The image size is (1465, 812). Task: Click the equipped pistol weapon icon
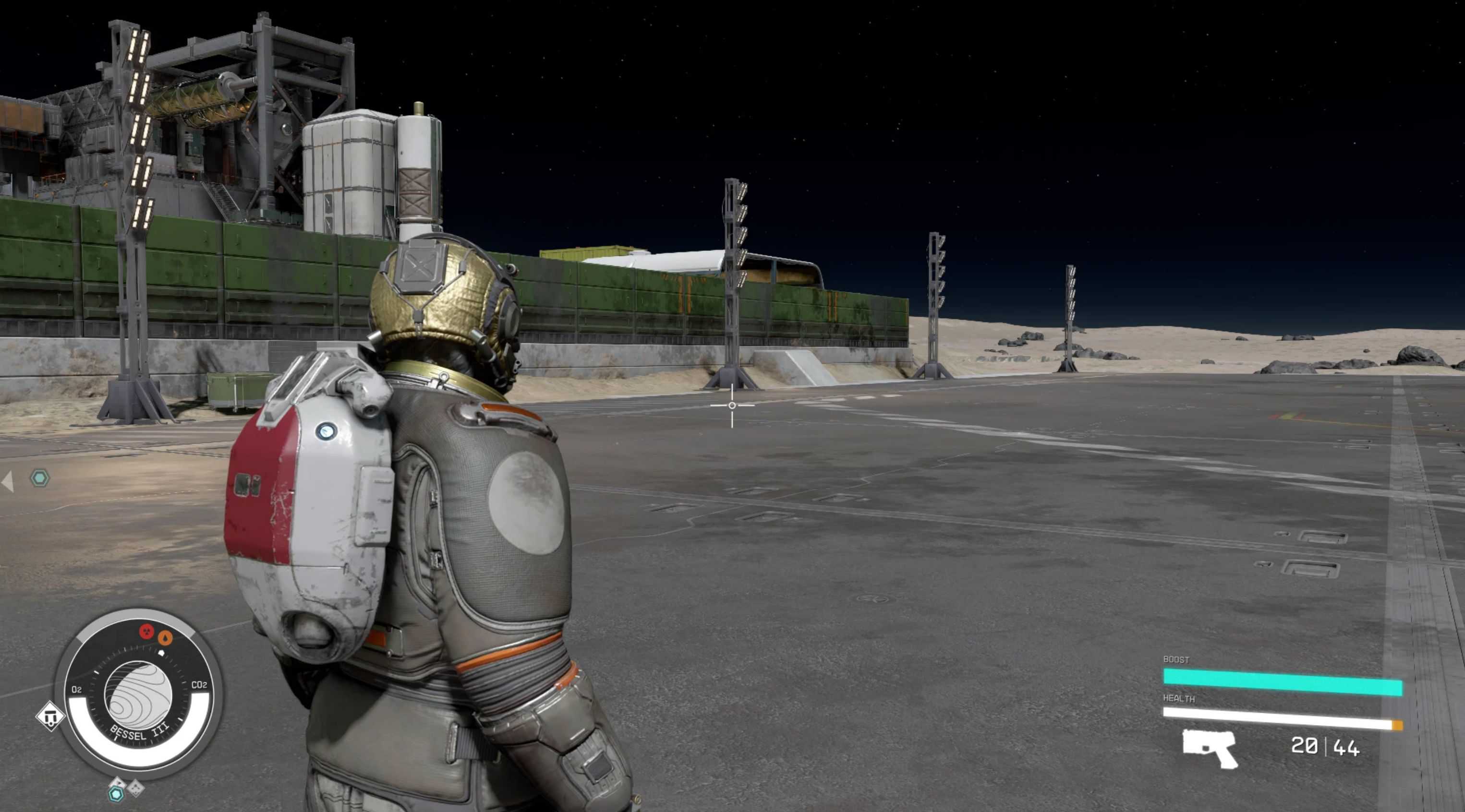1210,748
